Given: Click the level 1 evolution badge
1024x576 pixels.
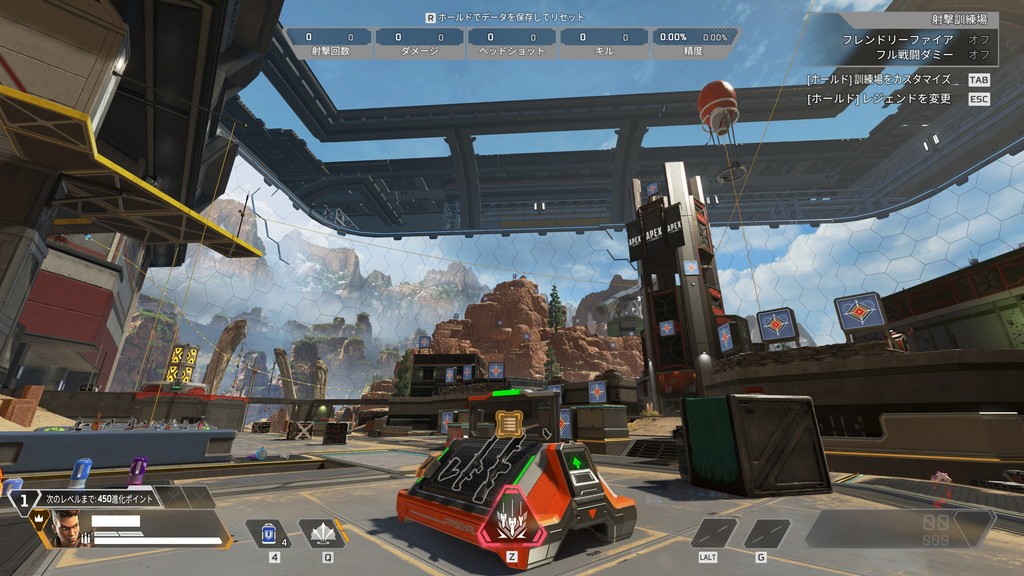Looking at the screenshot, I should pyautogui.click(x=23, y=498).
